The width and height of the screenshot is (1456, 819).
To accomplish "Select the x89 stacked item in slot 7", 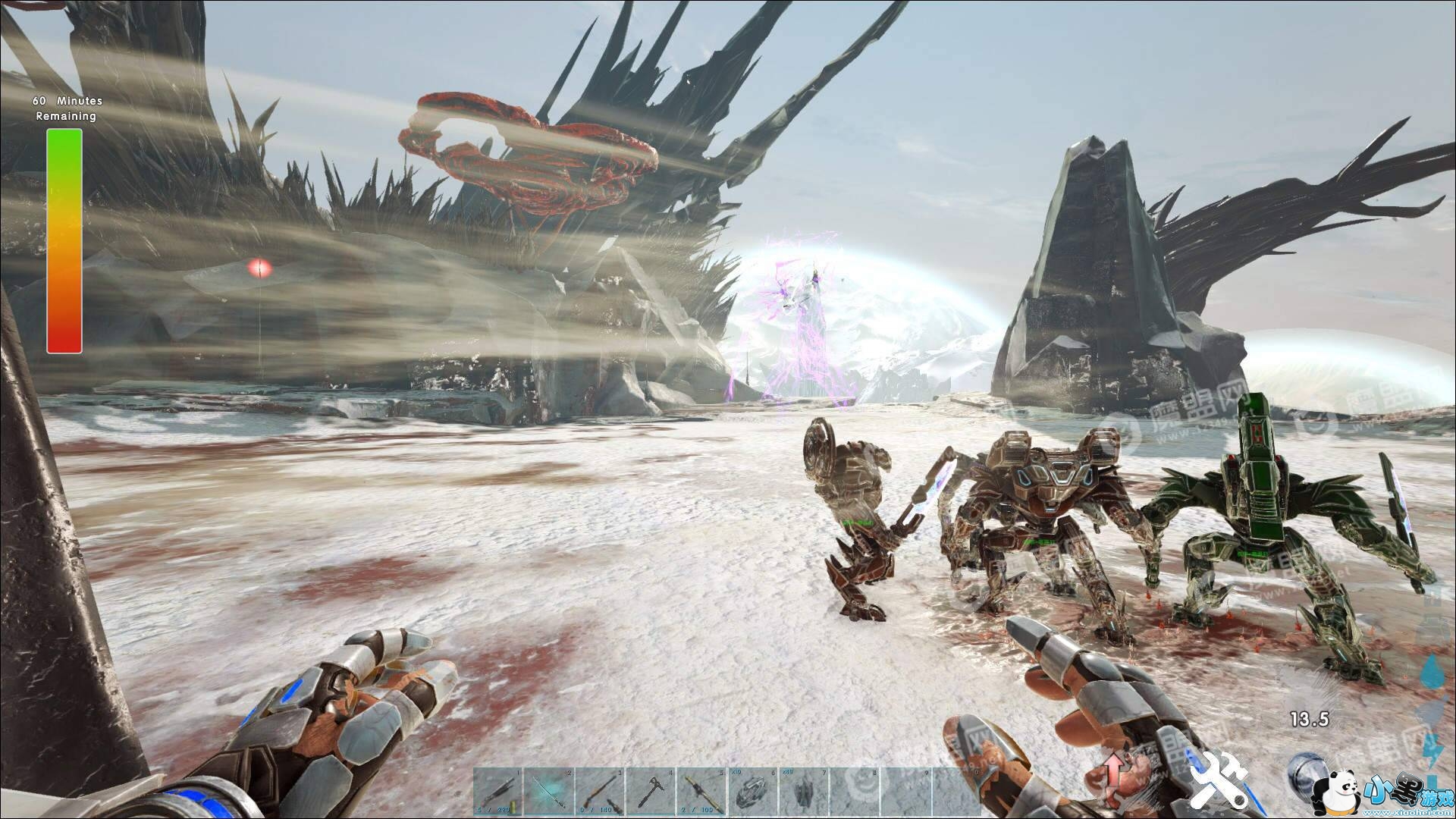I will (x=803, y=792).
